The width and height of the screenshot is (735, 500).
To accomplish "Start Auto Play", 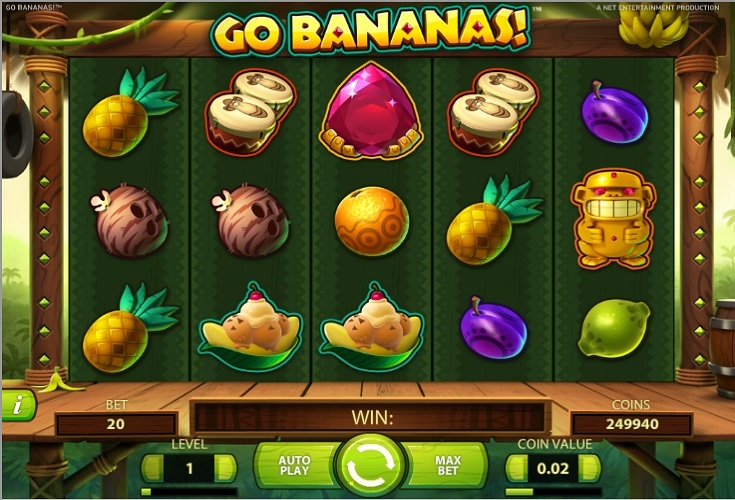I will tap(294, 466).
